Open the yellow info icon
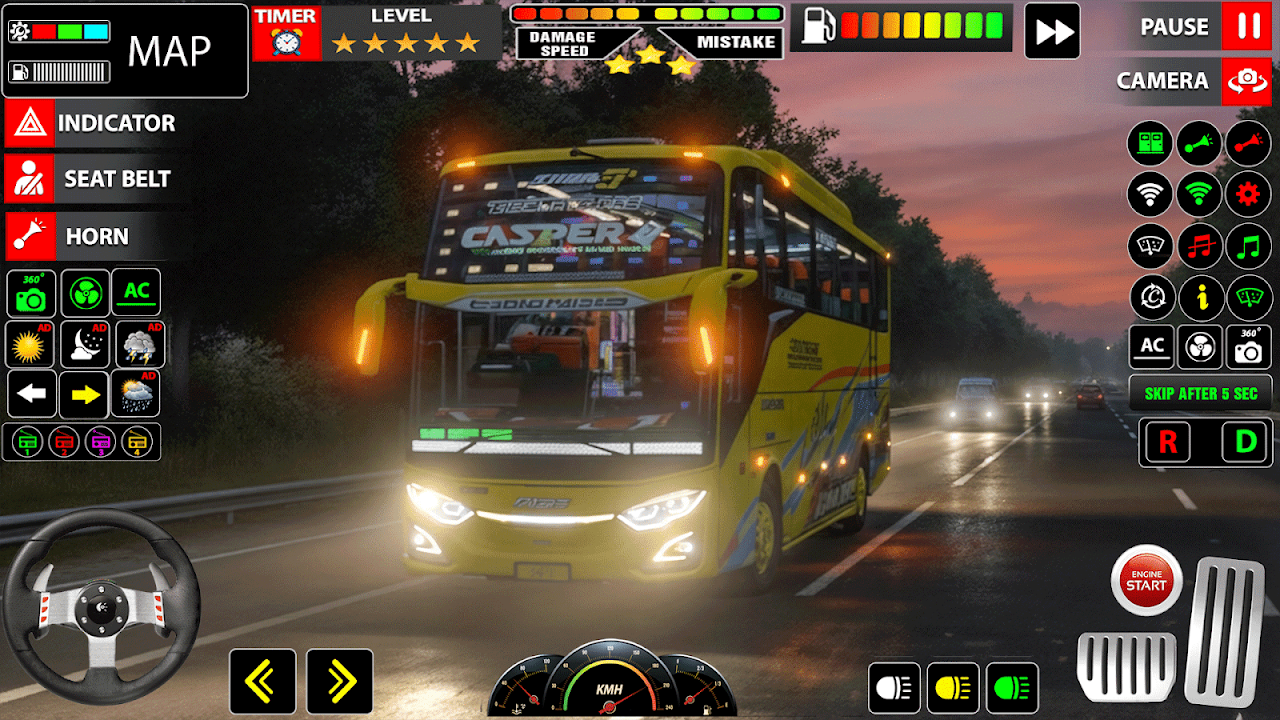This screenshot has width=1280, height=720. (1200, 298)
